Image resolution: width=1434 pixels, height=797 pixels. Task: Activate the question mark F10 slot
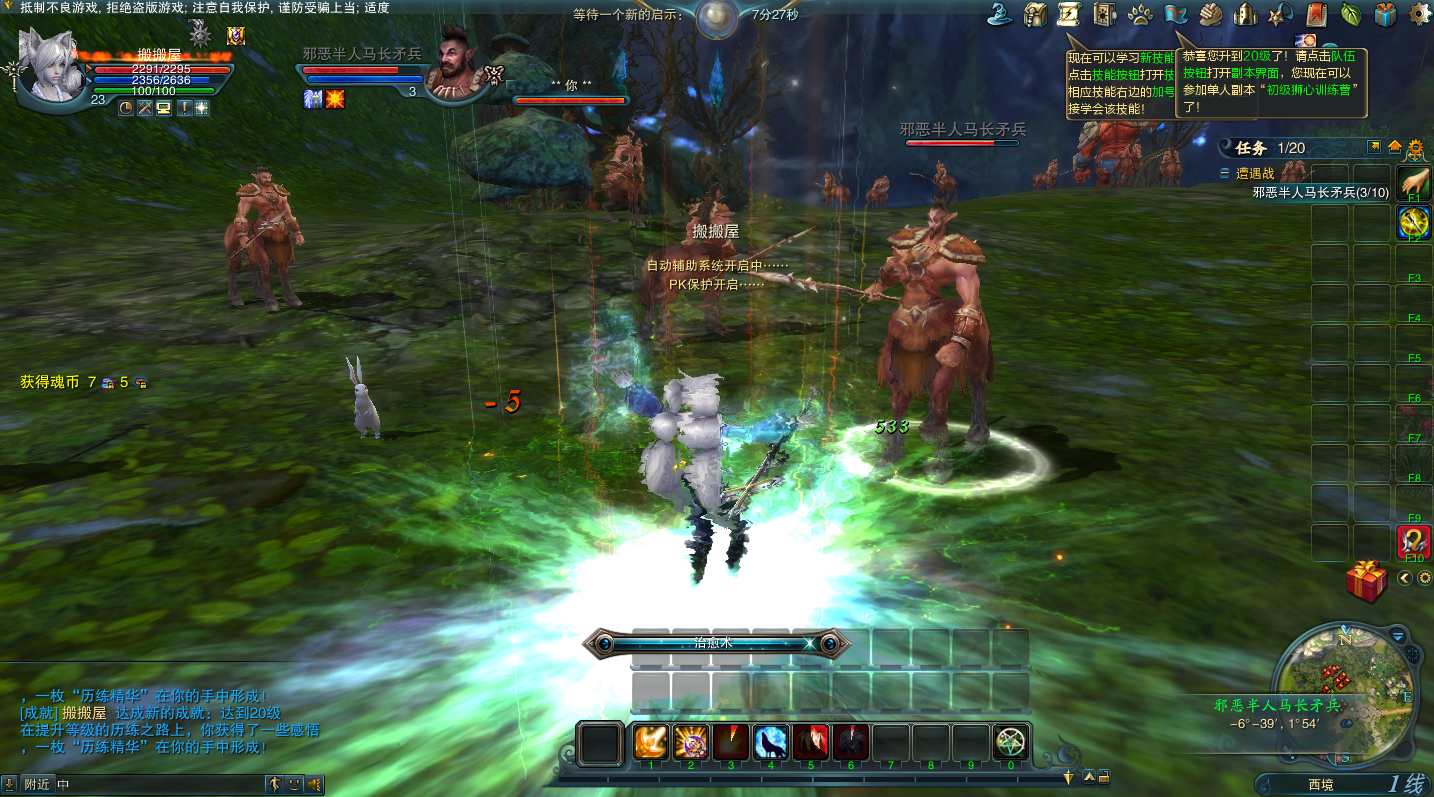(x=1414, y=542)
